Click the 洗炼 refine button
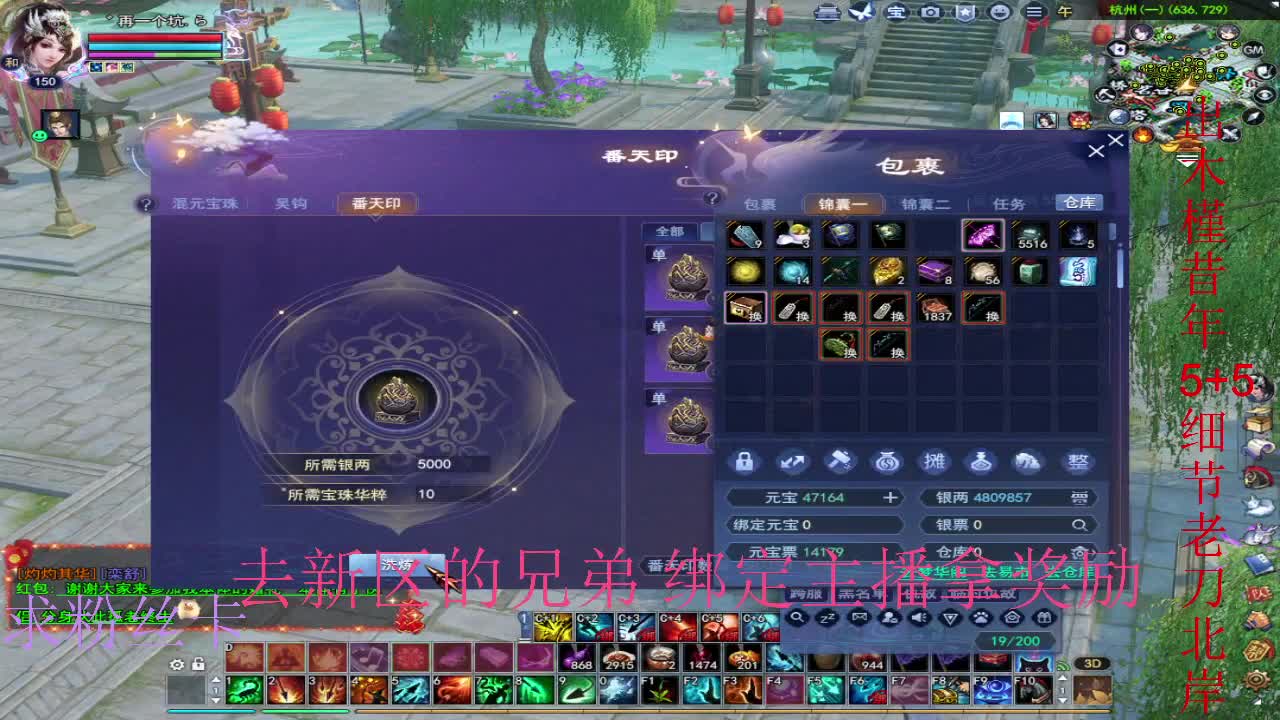 click(x=393, y=562)
